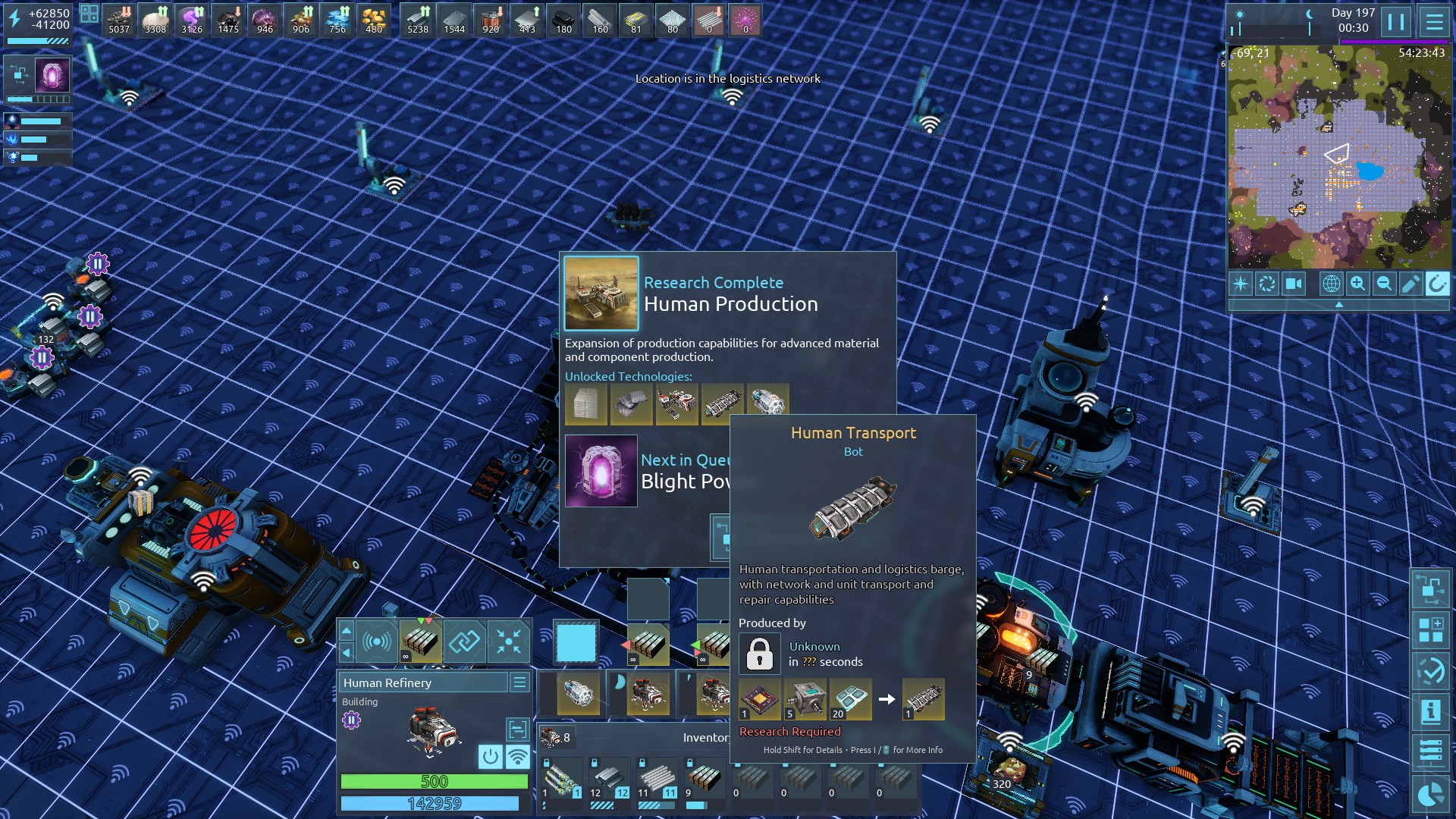Collapse the minimap with the arrow bar
Screen dimensions: 1456x819
pyautogui.click(x=1338, y=304)
